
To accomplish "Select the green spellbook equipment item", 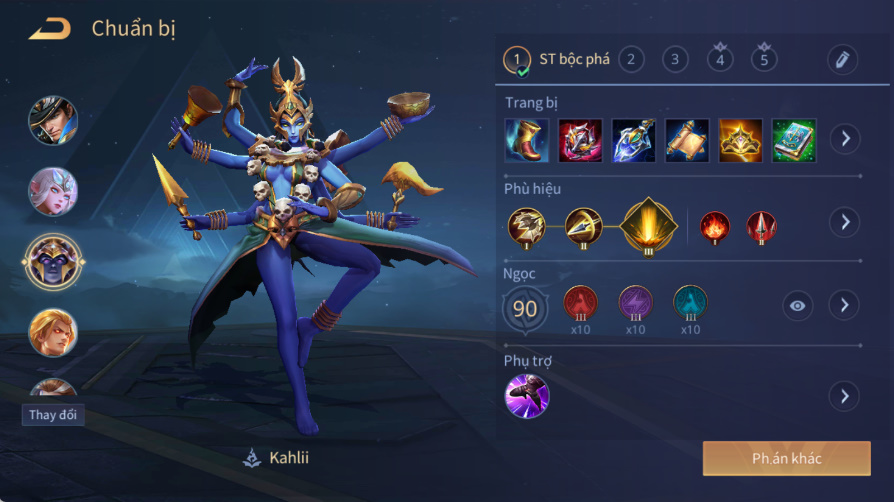I will pos(794,140).
